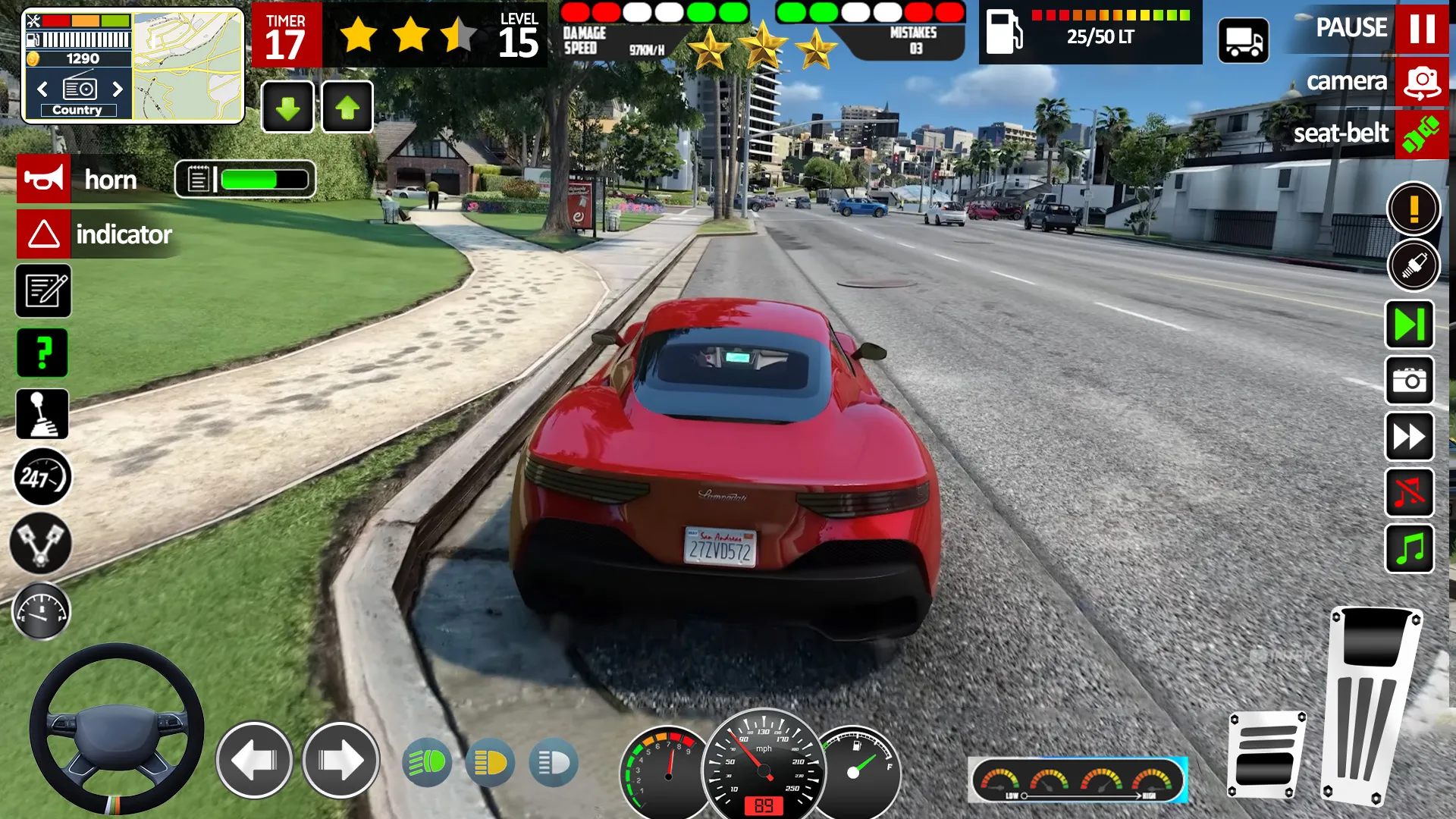Sound the horn
This screenshot has width=1456, height=819.
pos(44,179)
